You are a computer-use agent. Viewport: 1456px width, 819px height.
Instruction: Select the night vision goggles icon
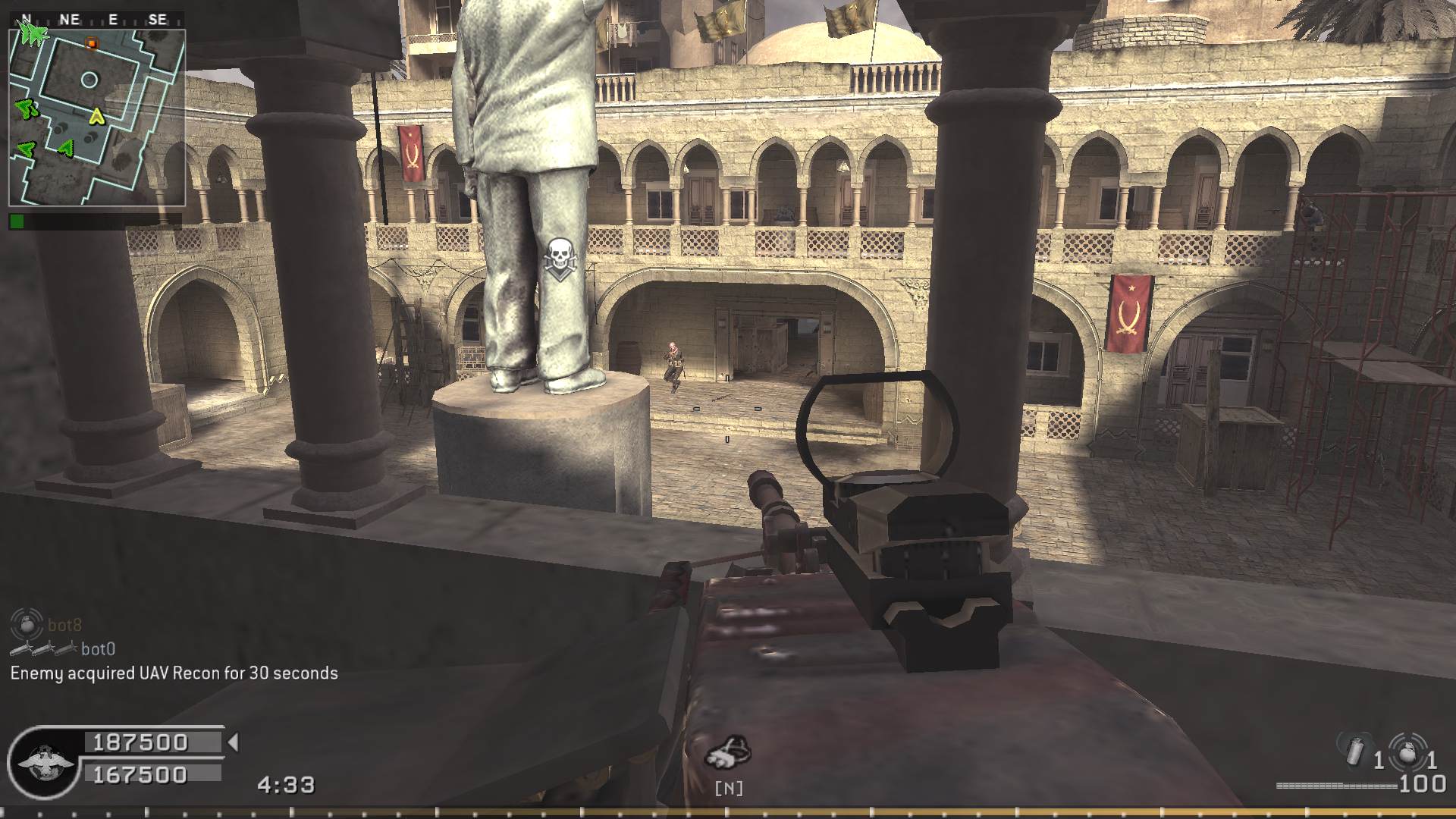point(728,752)
